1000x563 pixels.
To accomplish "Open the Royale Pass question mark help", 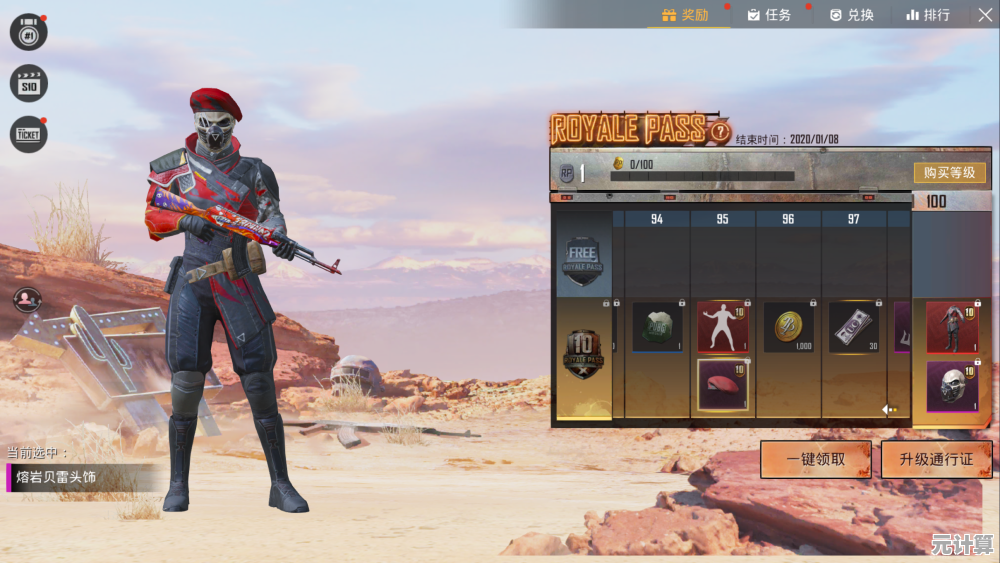I will (x=720, y=130).
